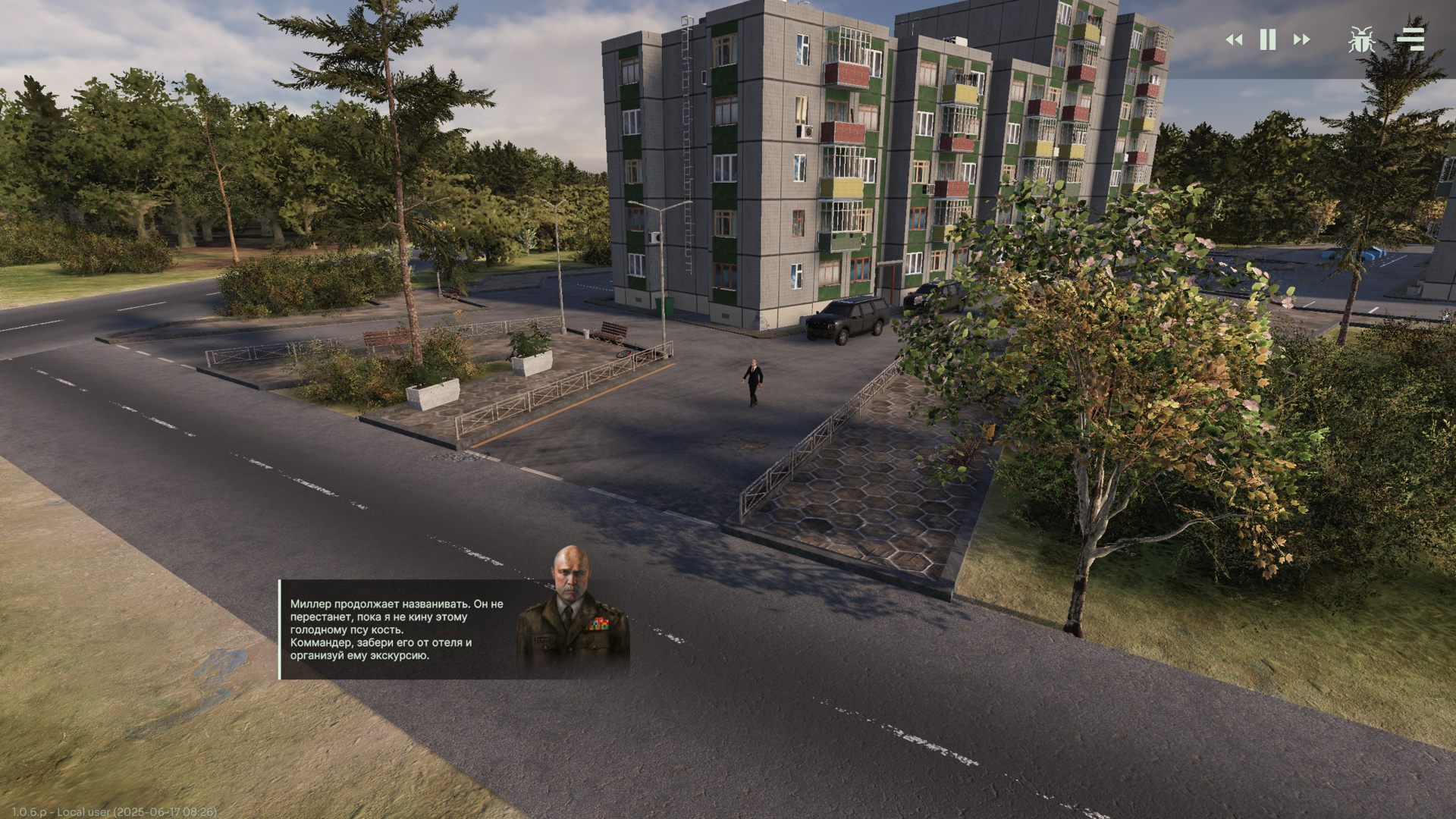Speed up time with fast-forward arrows
The image size is (1456, 819).
coord(1301,39)
